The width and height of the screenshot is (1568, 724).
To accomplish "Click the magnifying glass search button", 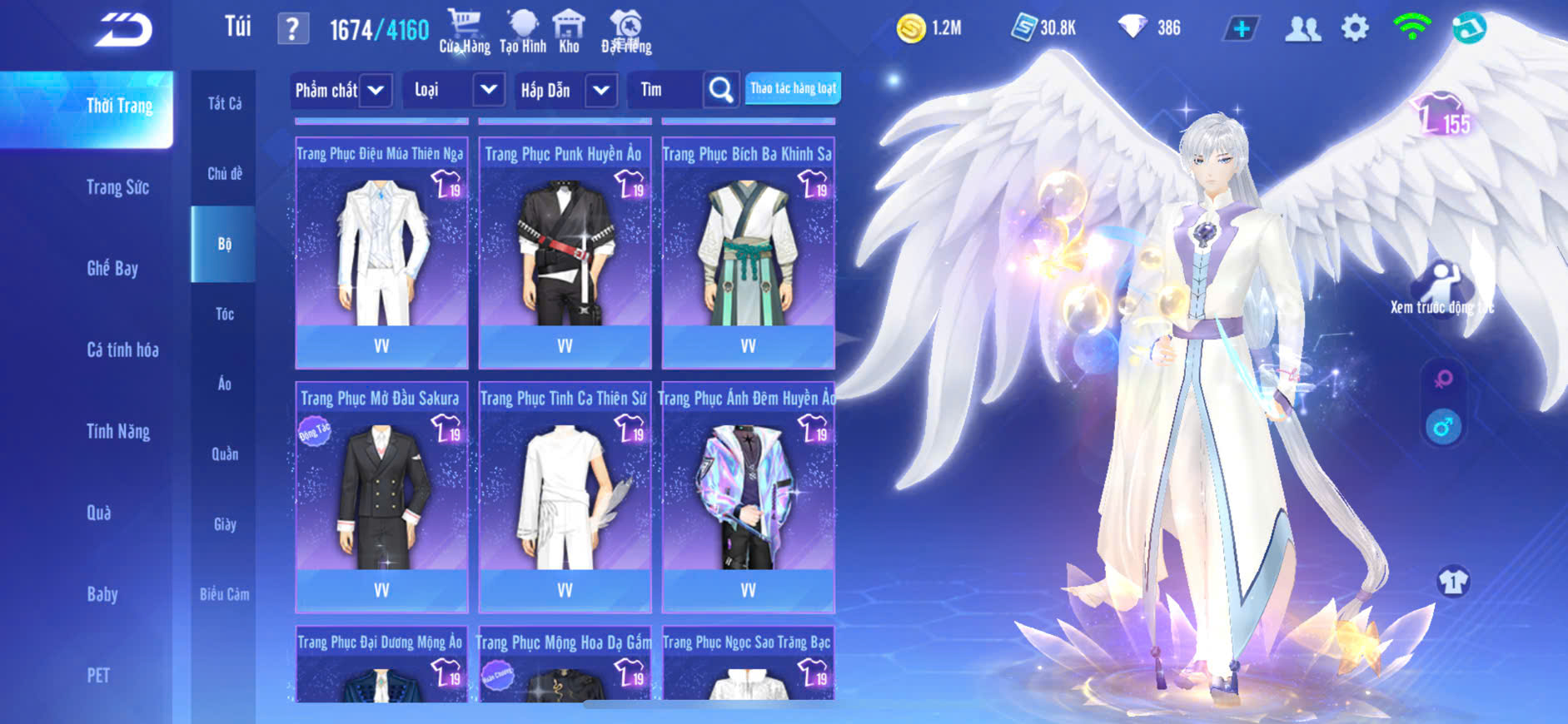I will (x=720, y=90).
